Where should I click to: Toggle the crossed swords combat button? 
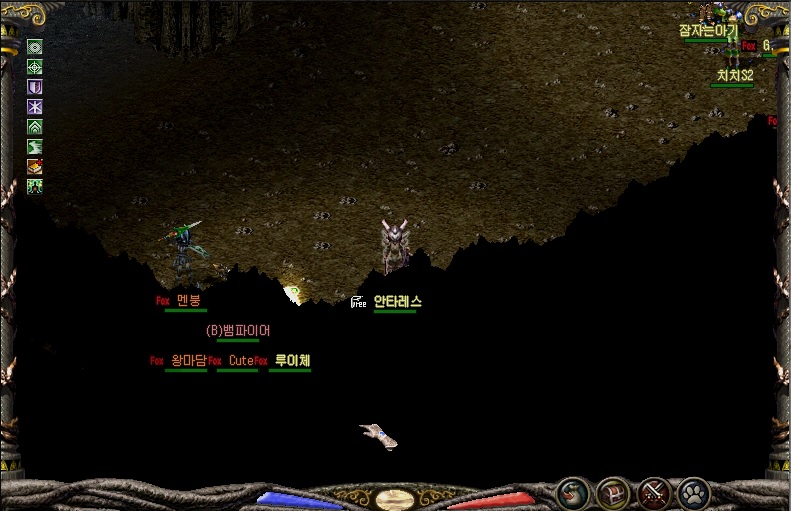[653, 492]
